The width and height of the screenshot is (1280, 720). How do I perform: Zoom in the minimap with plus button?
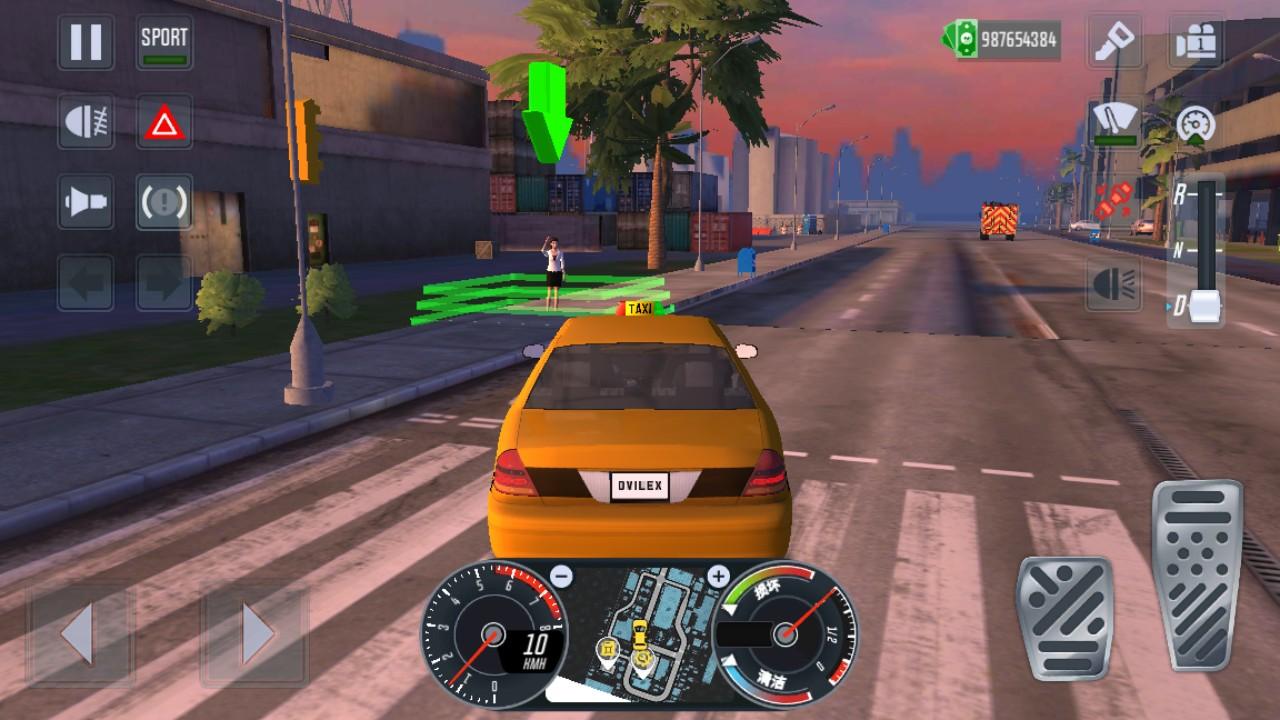[718, 576]
